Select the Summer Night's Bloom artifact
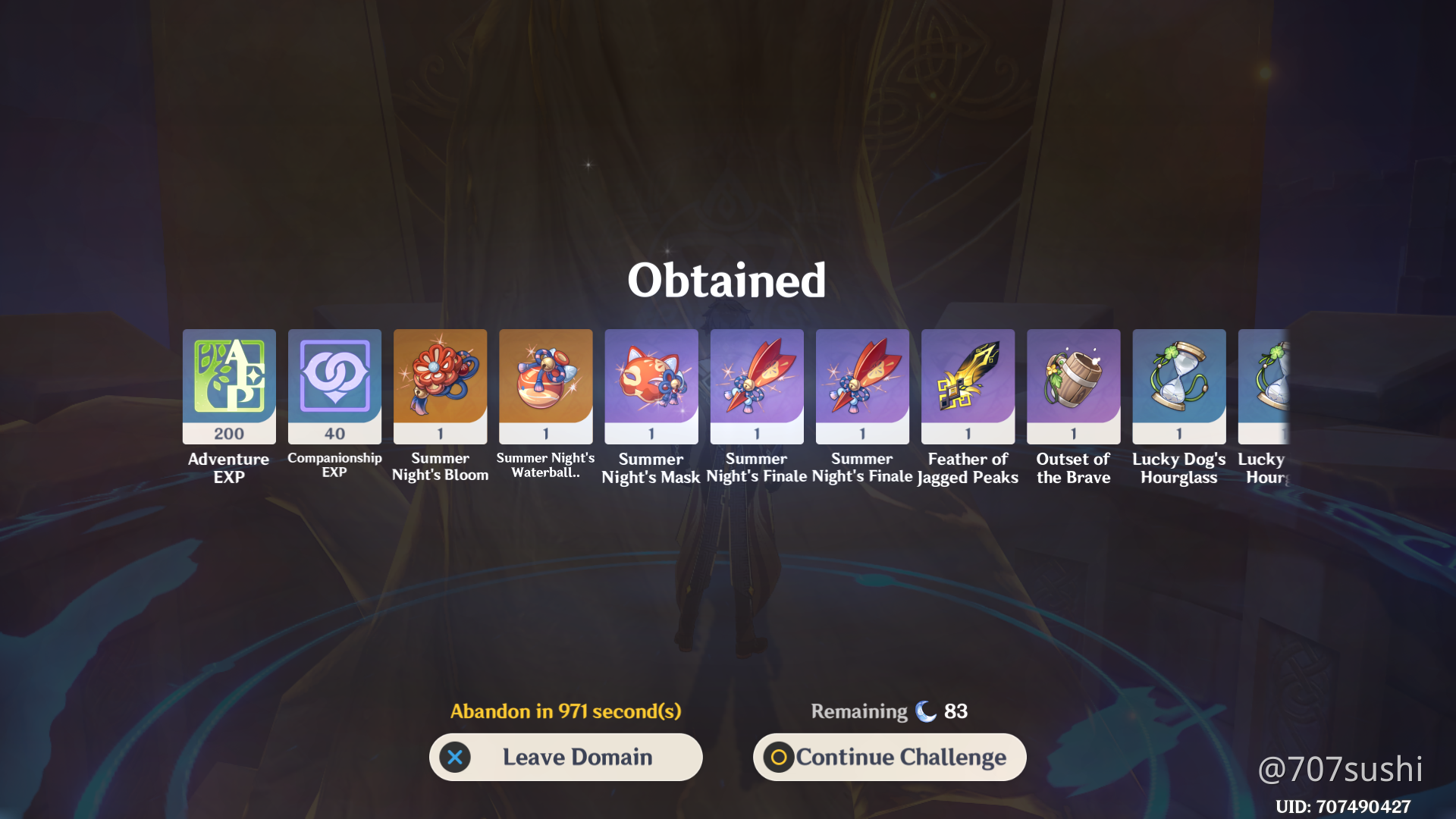 (x=440, y=386)
